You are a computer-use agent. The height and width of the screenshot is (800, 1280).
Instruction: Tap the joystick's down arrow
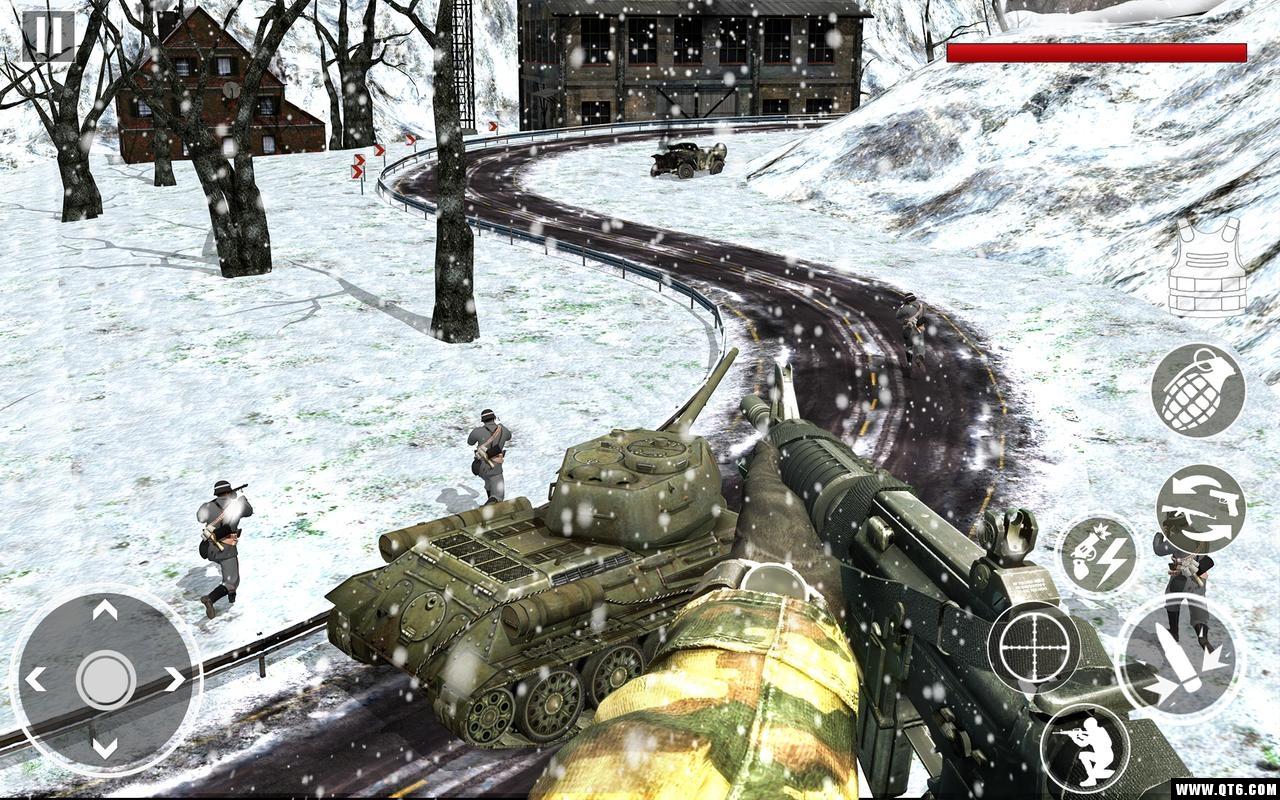click(x=105, y=748)
